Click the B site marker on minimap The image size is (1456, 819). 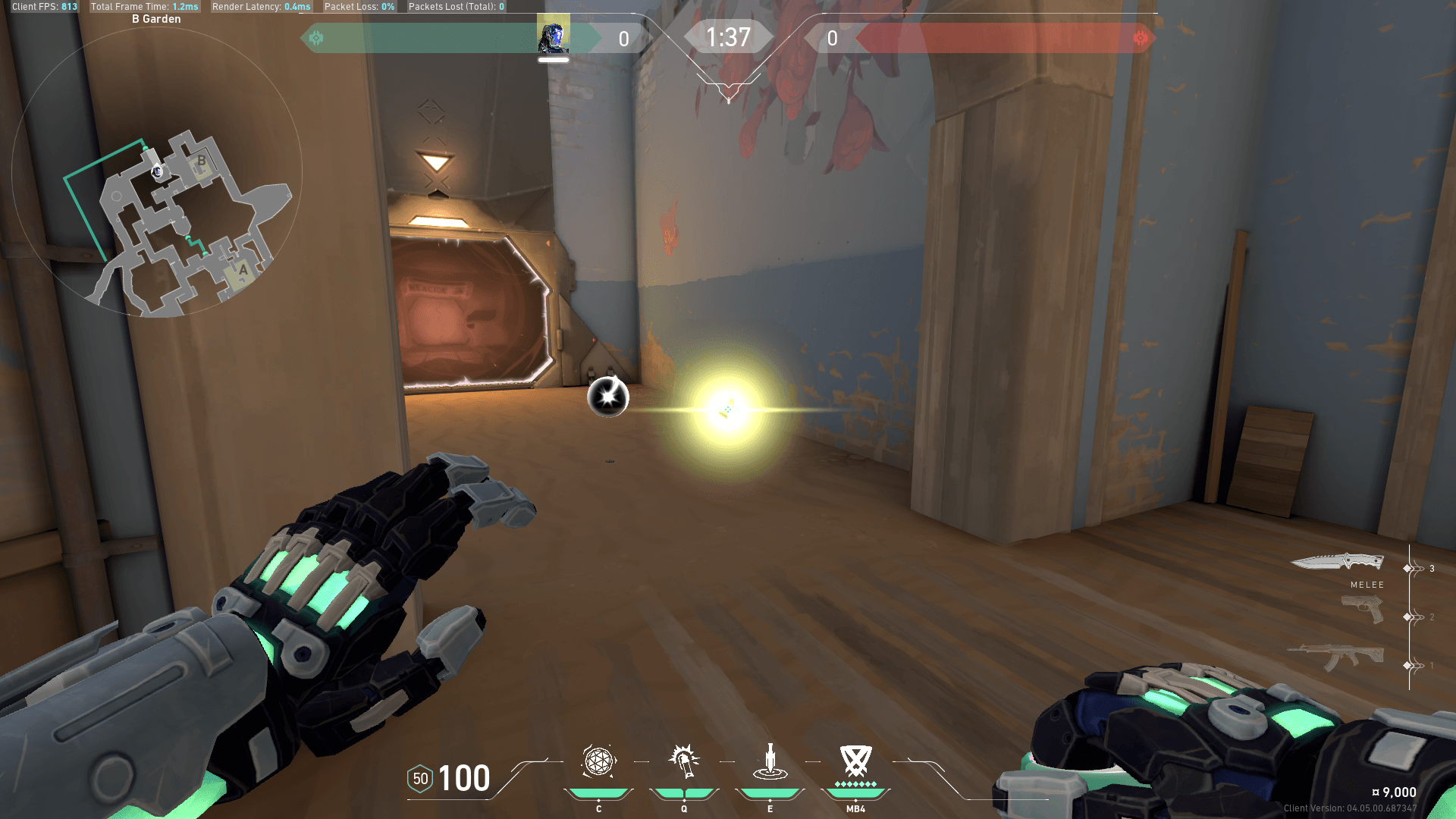tap(202, 161)
